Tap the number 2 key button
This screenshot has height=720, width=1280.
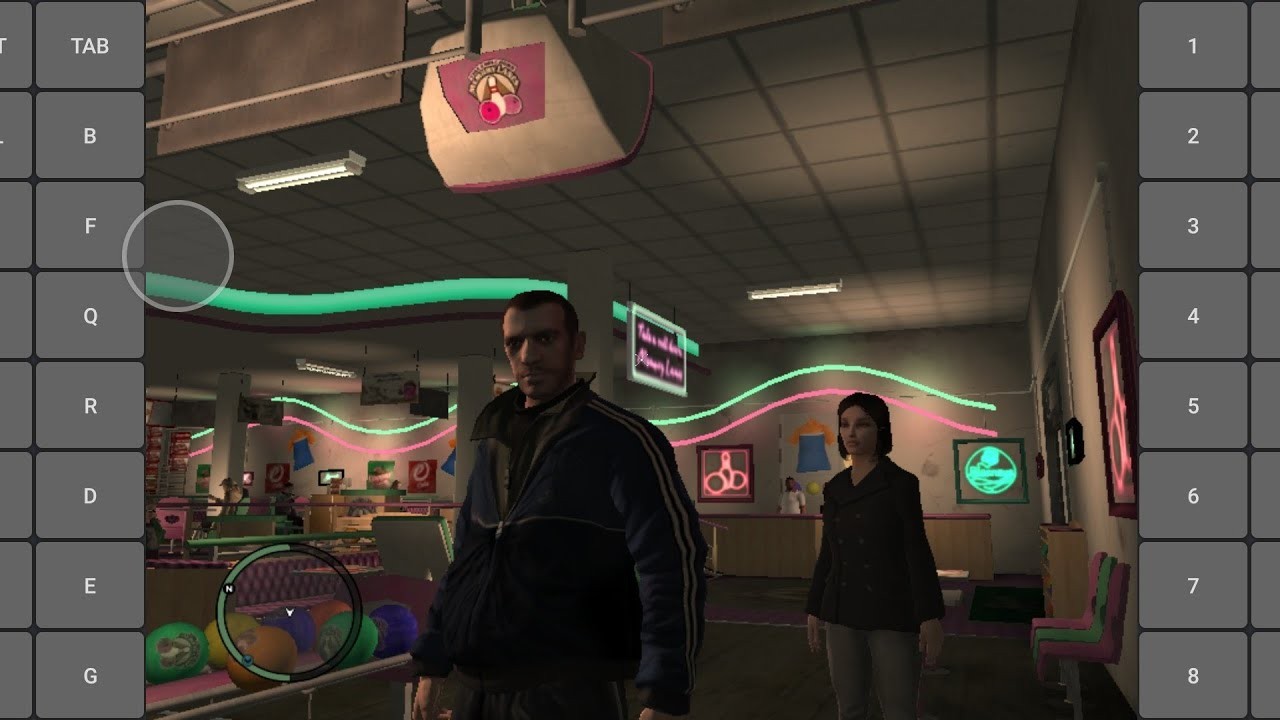tap(1193, 136)
